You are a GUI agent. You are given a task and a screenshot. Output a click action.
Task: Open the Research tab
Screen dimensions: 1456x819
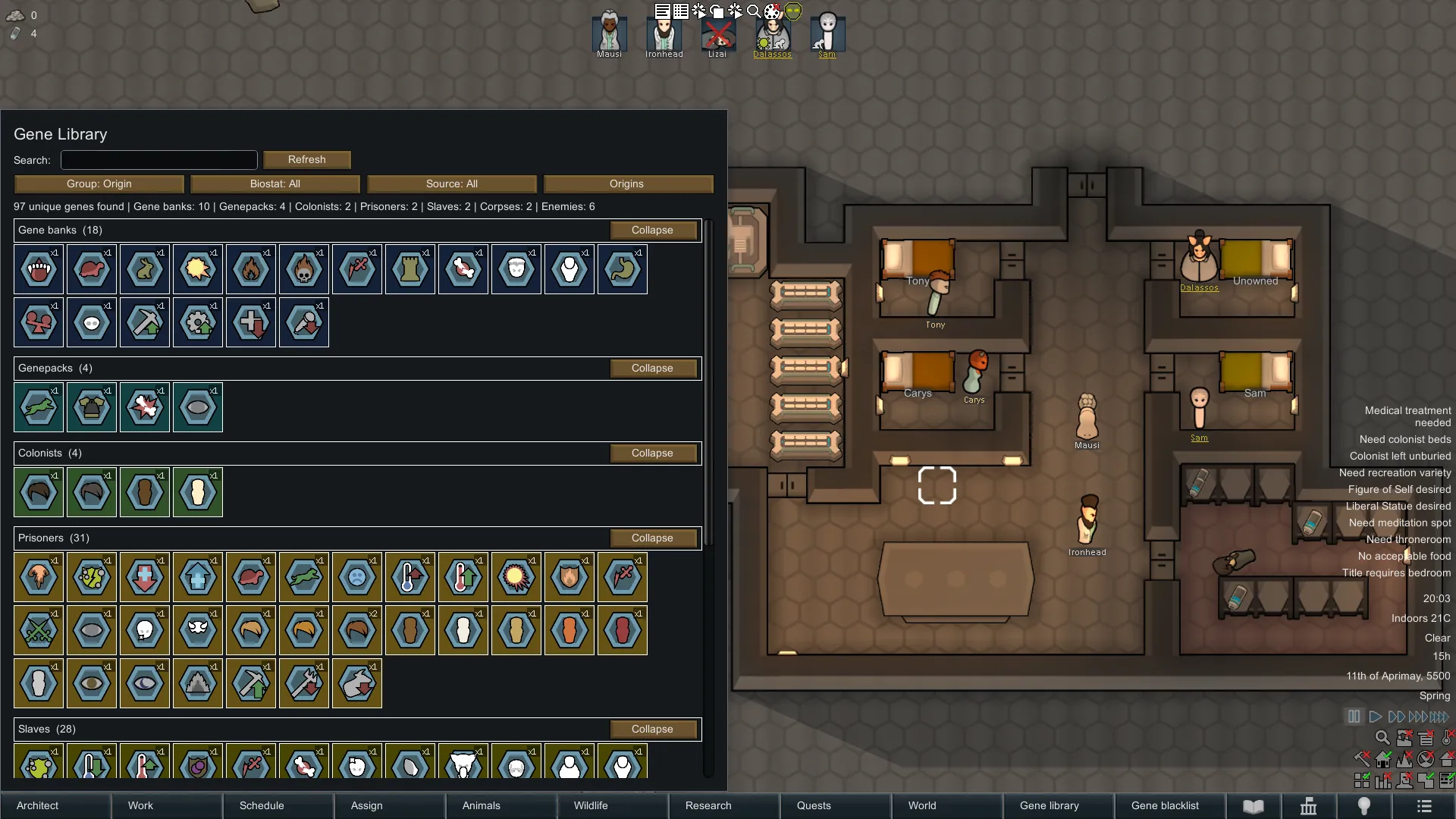click(724, 805)
